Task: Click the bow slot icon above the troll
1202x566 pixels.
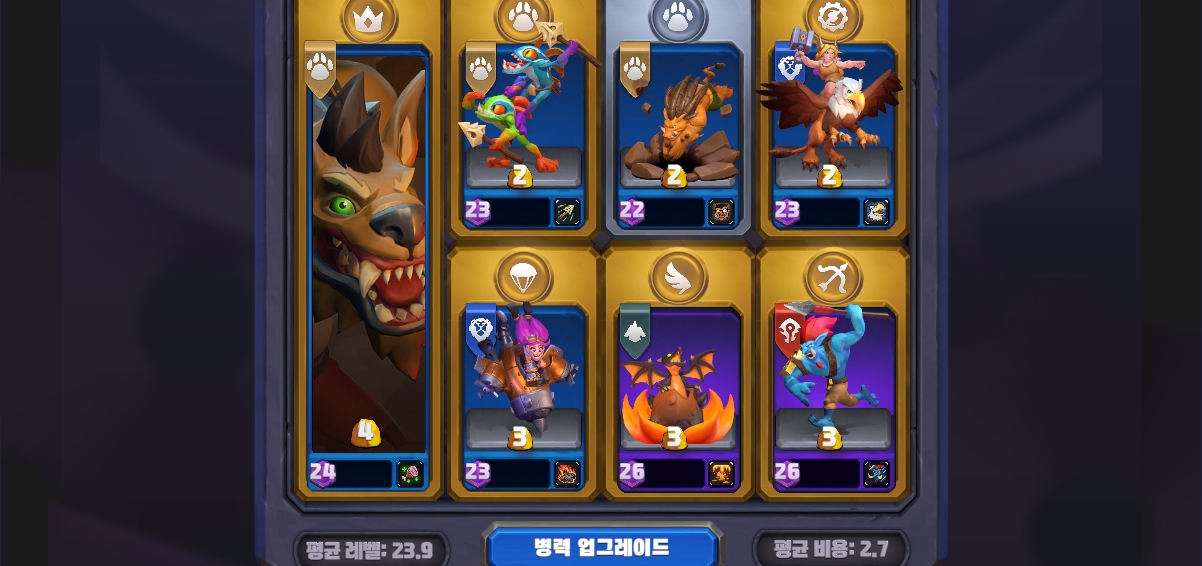Action: (x=833, y=277)
